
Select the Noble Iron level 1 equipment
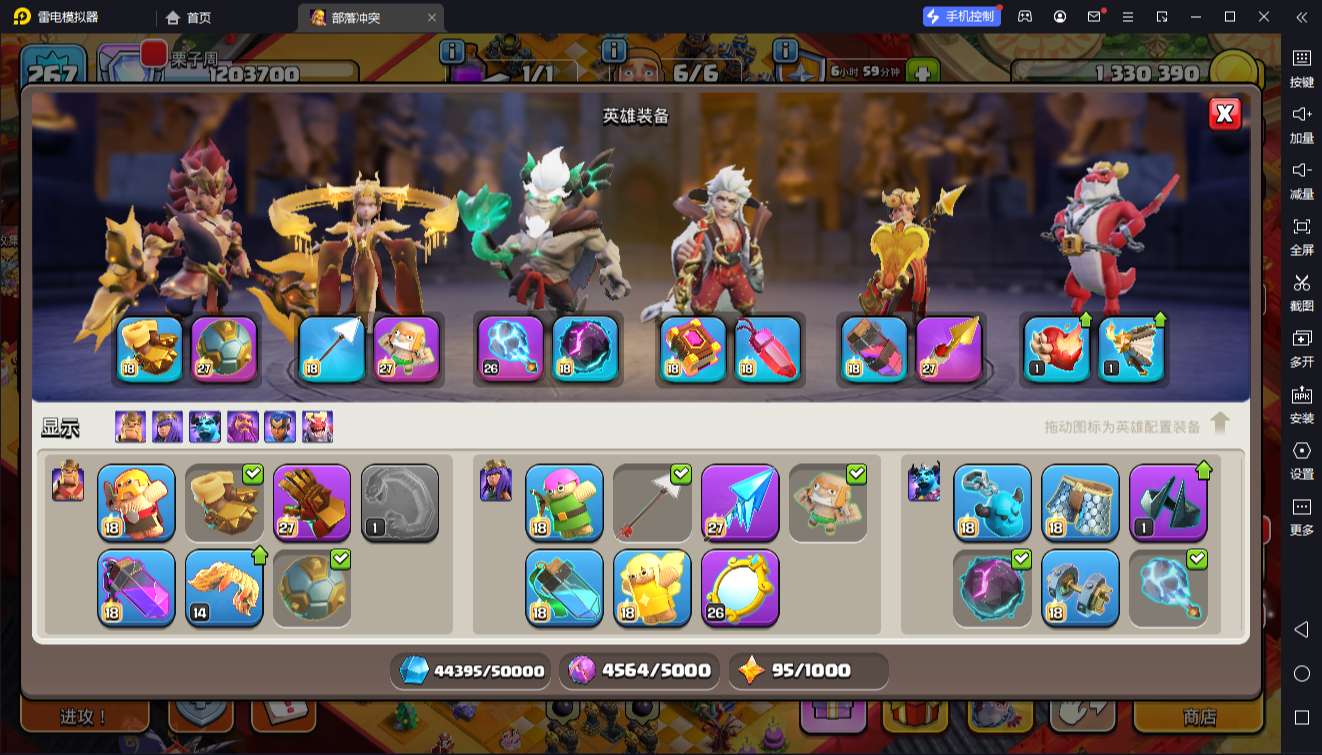[x=1168, y=502]
